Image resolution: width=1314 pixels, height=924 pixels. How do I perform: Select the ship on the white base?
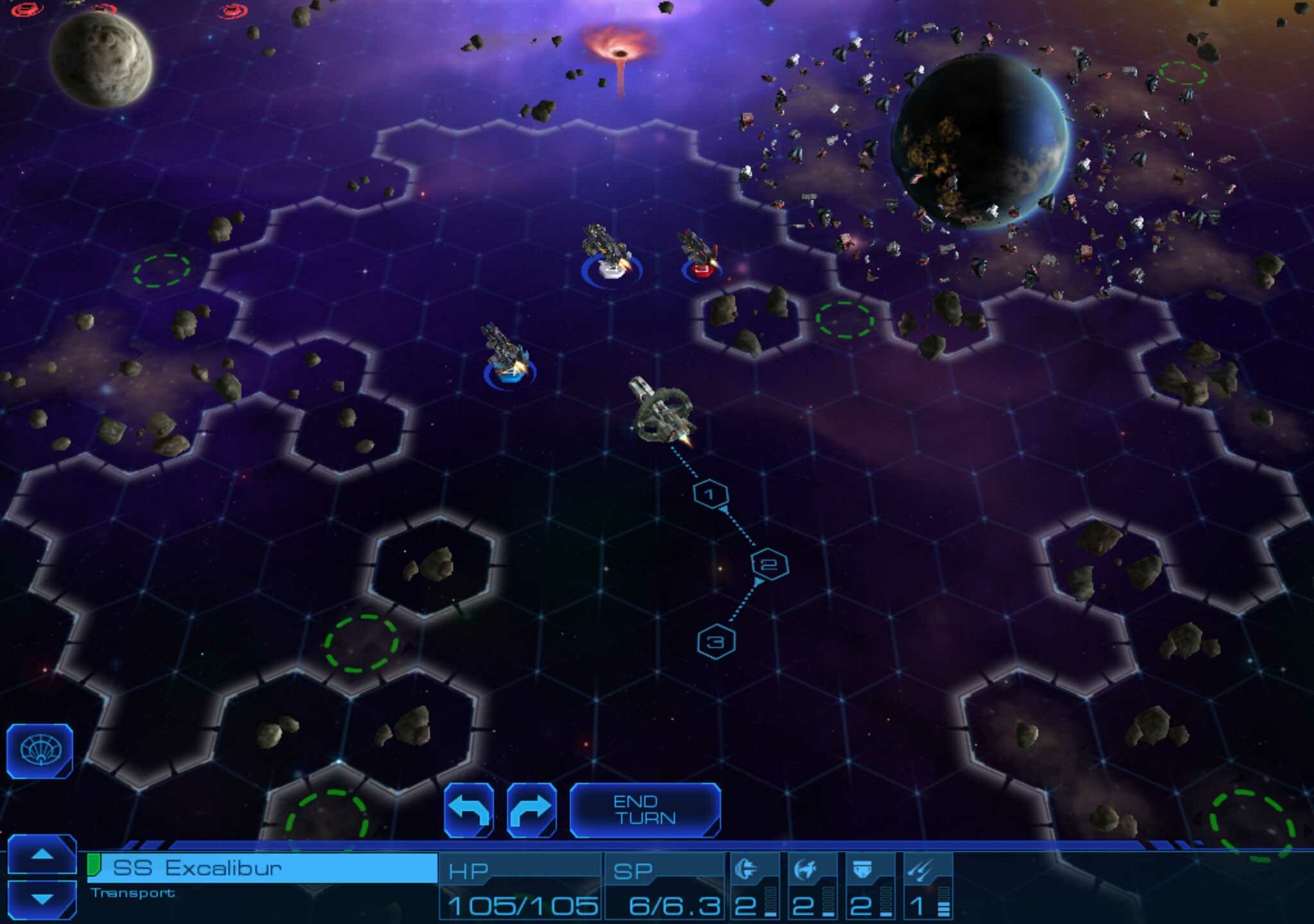(x=608, y=253)
